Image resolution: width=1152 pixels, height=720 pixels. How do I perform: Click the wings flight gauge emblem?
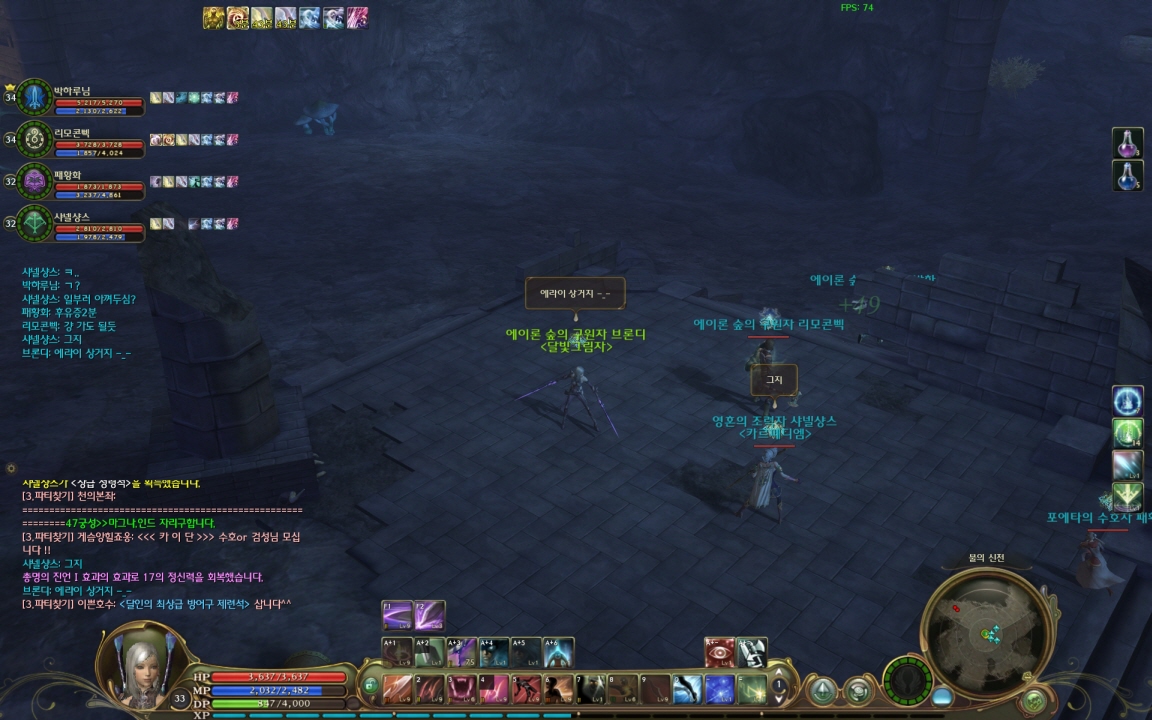(x=908, y=682)
